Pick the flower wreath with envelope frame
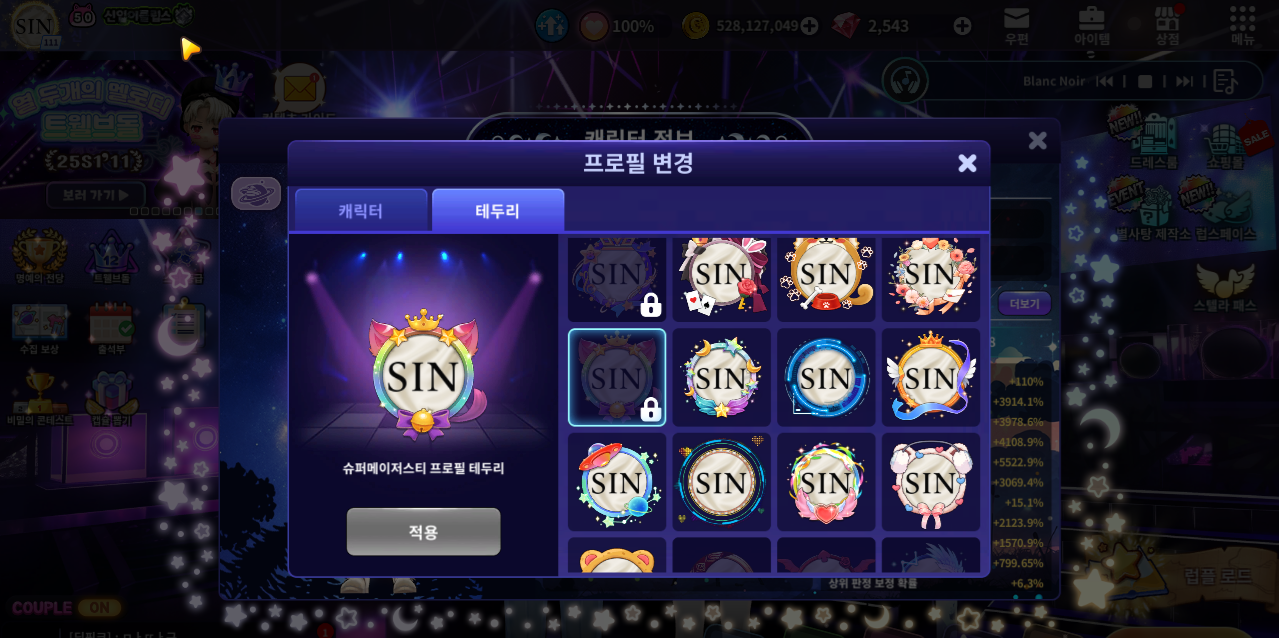This screenshot has width=1279, height=638. pyautogui.click(x=930, y=275)
